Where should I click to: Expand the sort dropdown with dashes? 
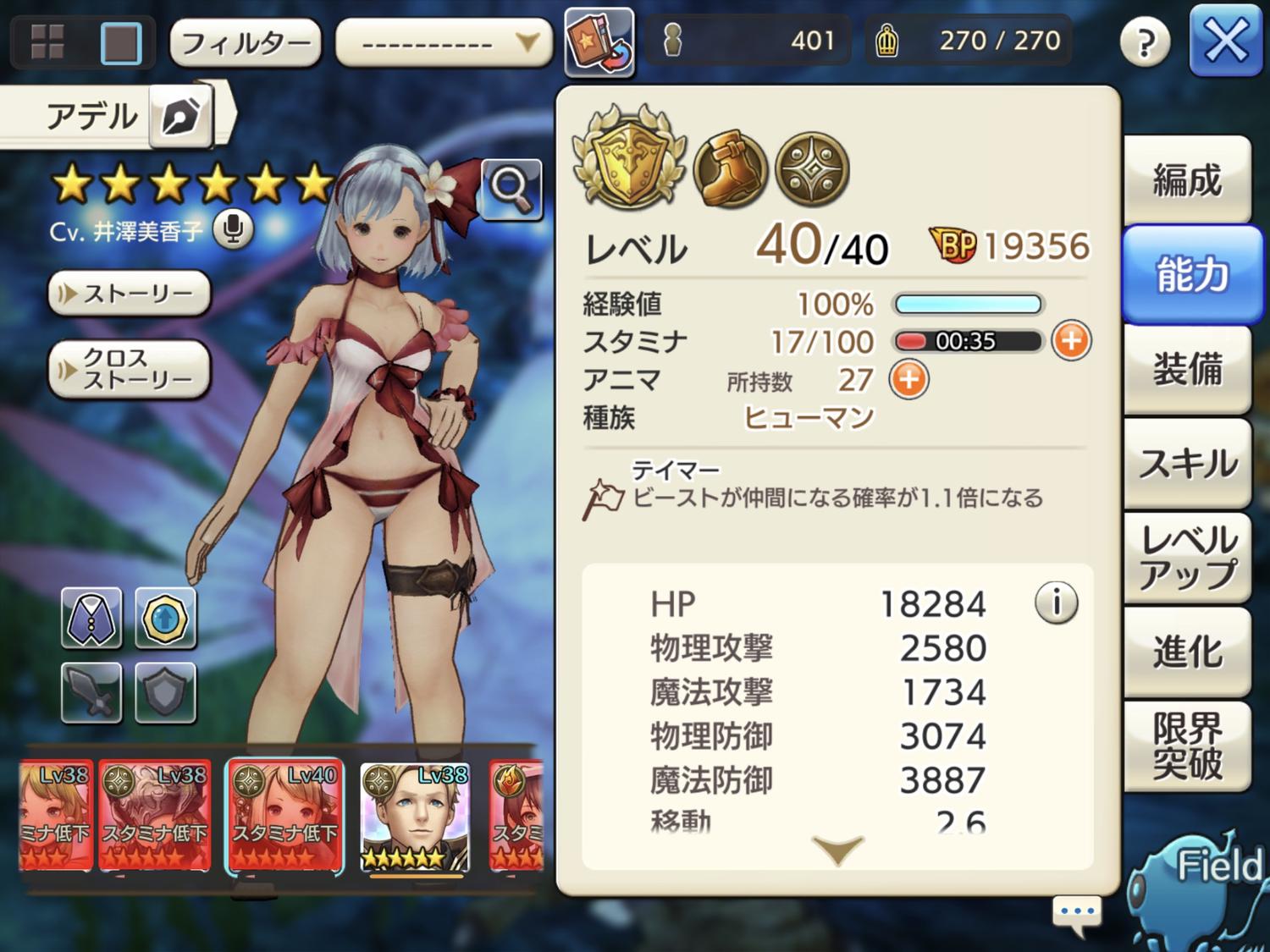click(444, 42)
